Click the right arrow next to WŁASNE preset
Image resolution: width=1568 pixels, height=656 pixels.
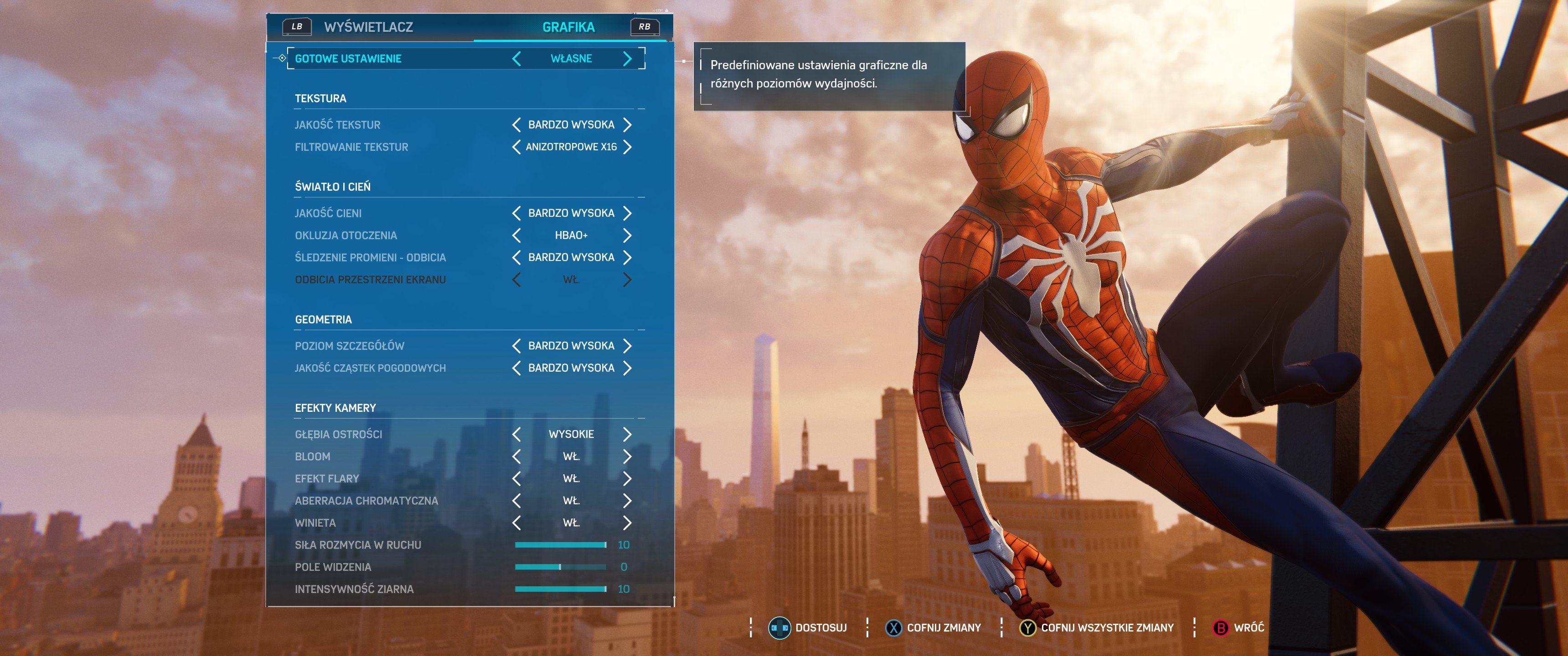click(628, 58)
